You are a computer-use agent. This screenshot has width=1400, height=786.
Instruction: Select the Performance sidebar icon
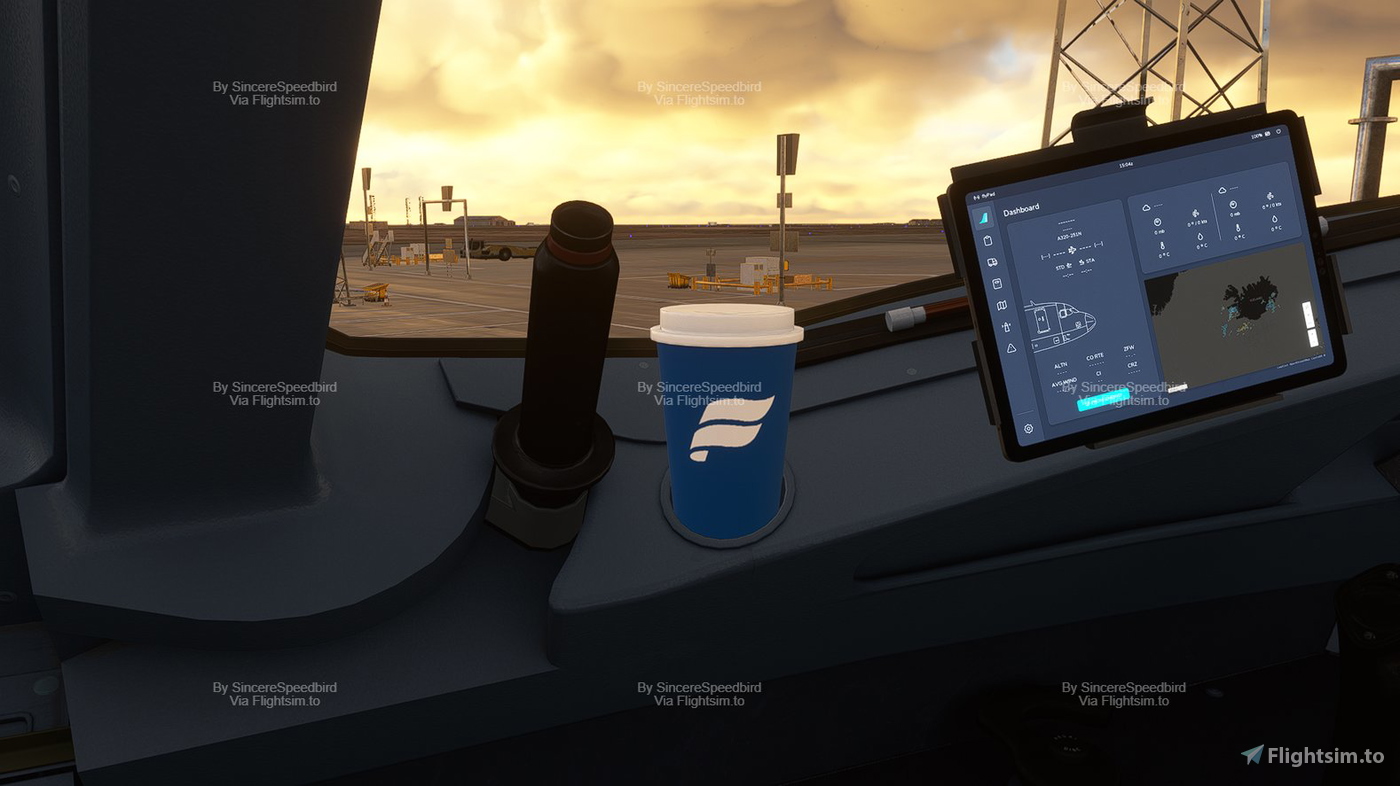pos(997,281)
